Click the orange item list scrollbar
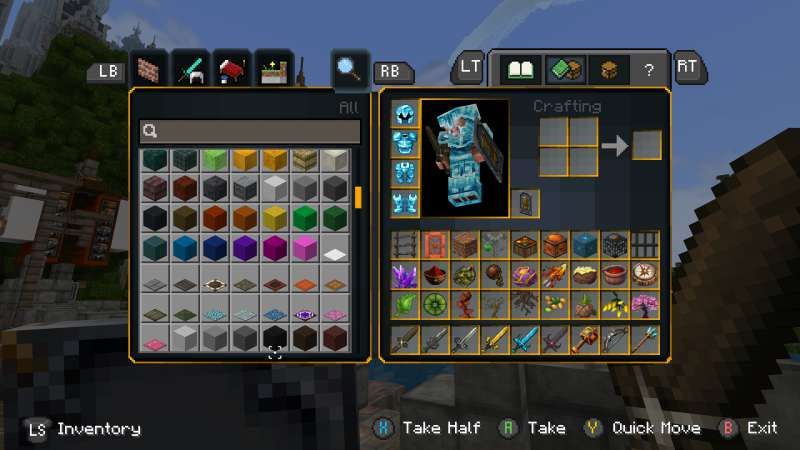 (x=357, y=196)
